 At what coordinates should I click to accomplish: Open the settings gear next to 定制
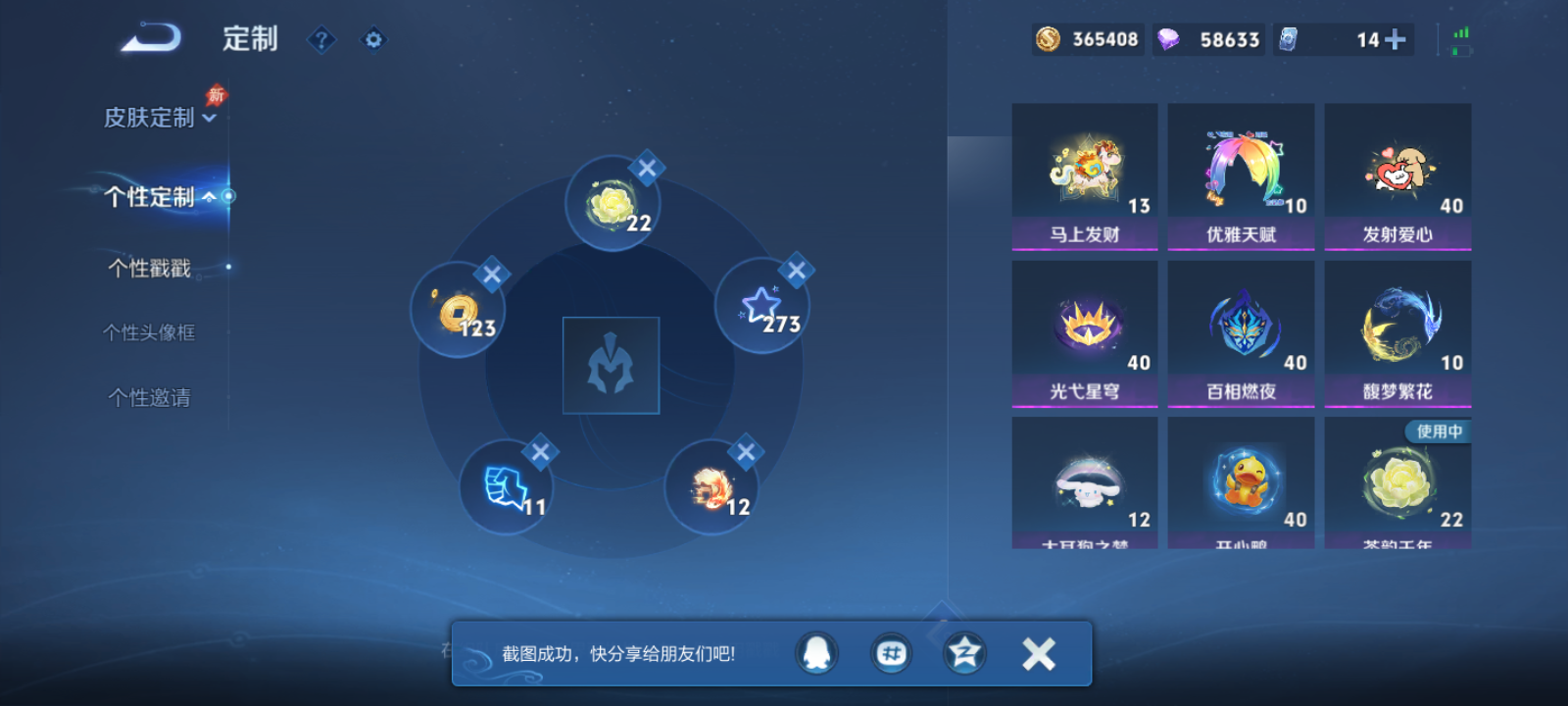coord(372,39)
